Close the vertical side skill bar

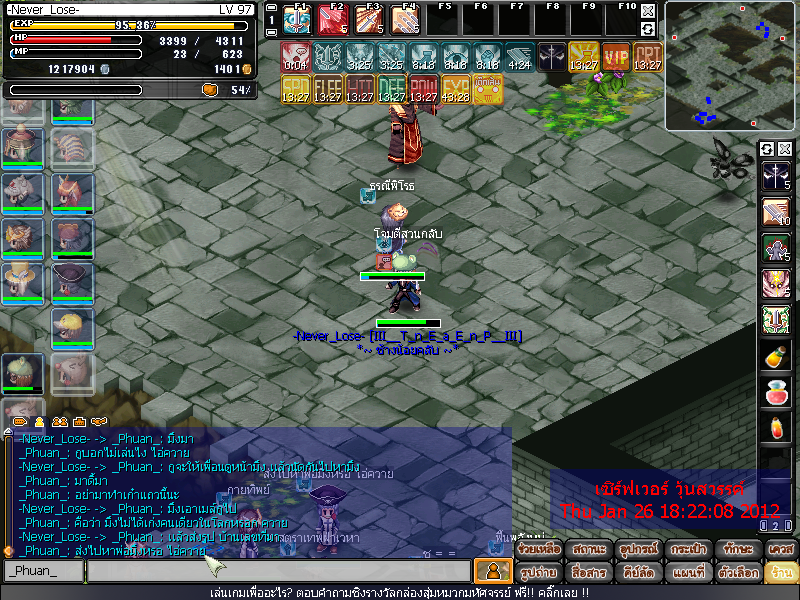point(785,149)
